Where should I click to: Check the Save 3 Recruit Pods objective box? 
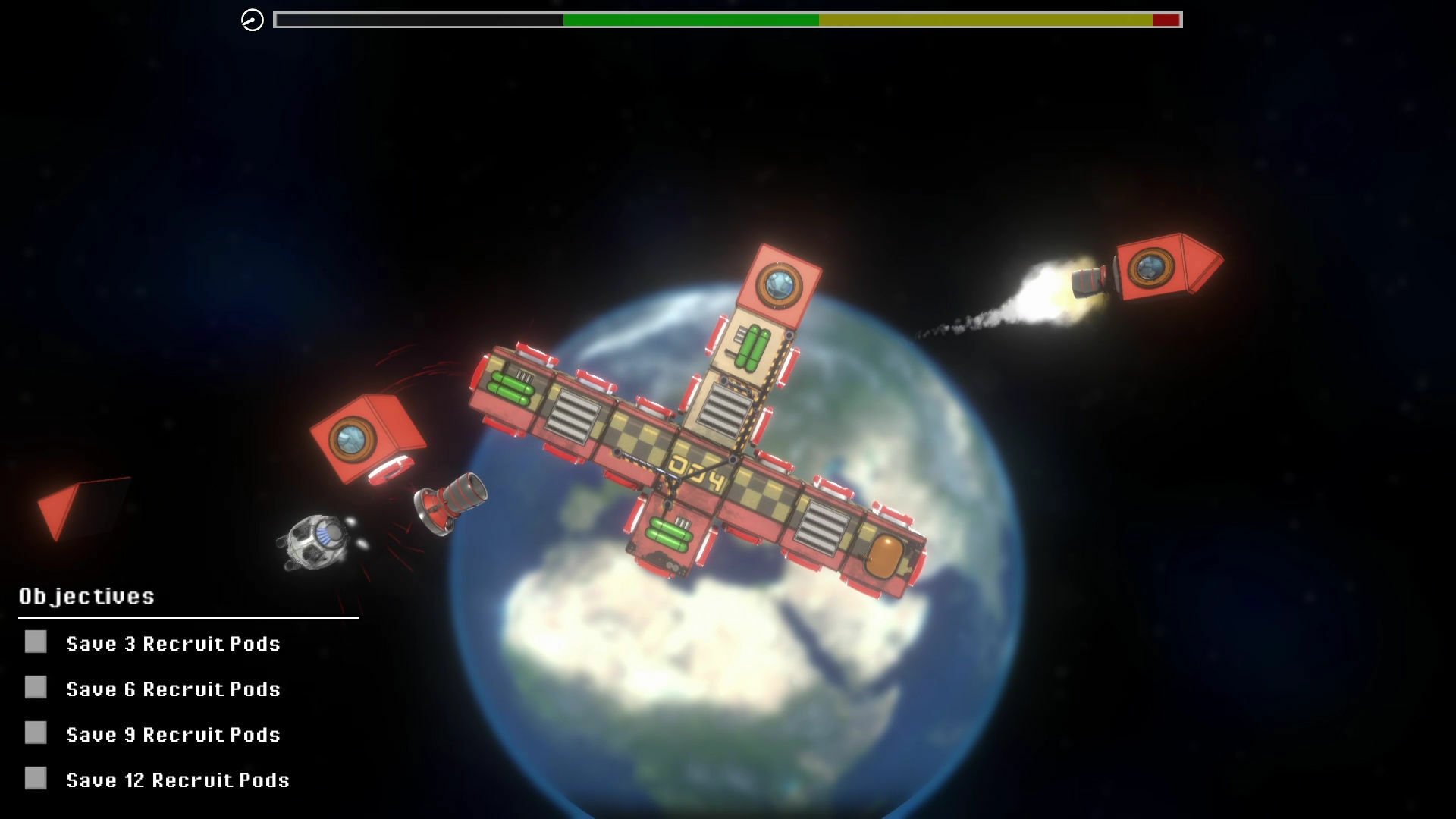click(35, 643)
